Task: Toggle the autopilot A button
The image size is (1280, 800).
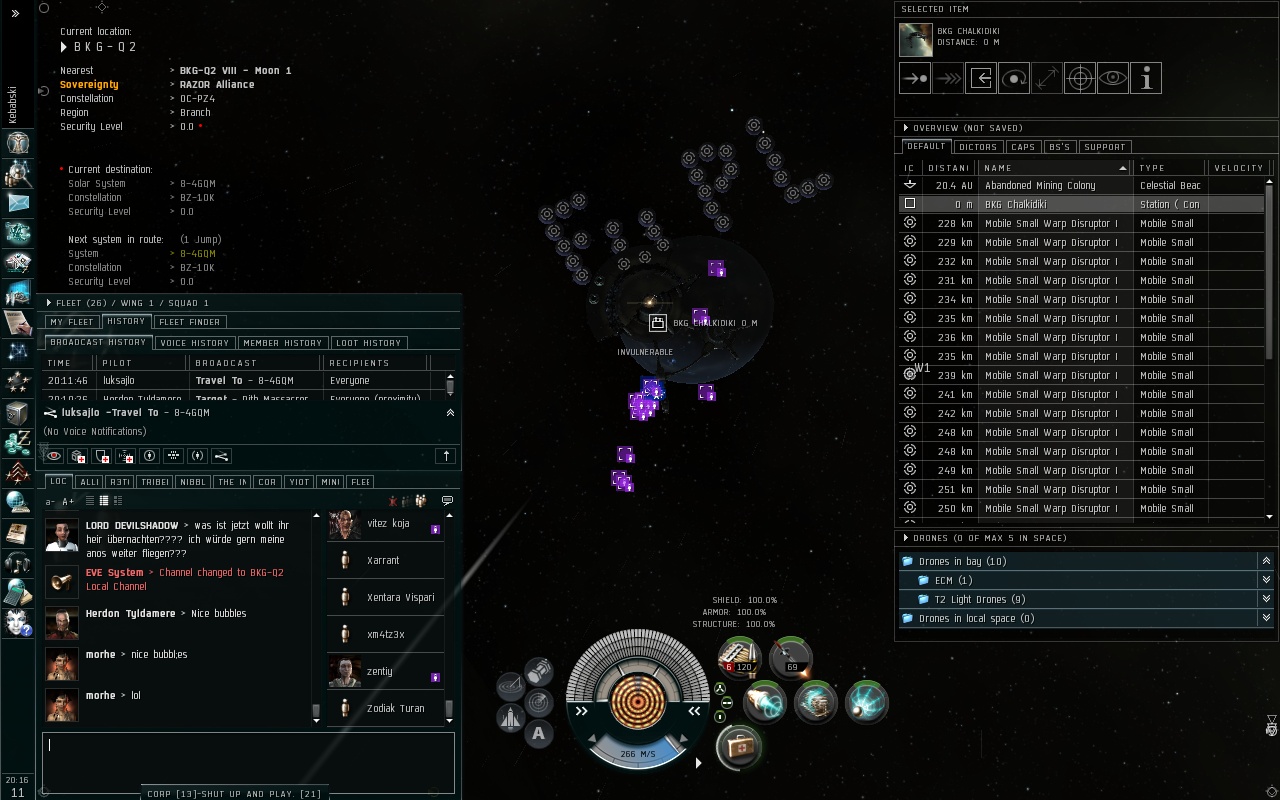Action: pos(538,734)
